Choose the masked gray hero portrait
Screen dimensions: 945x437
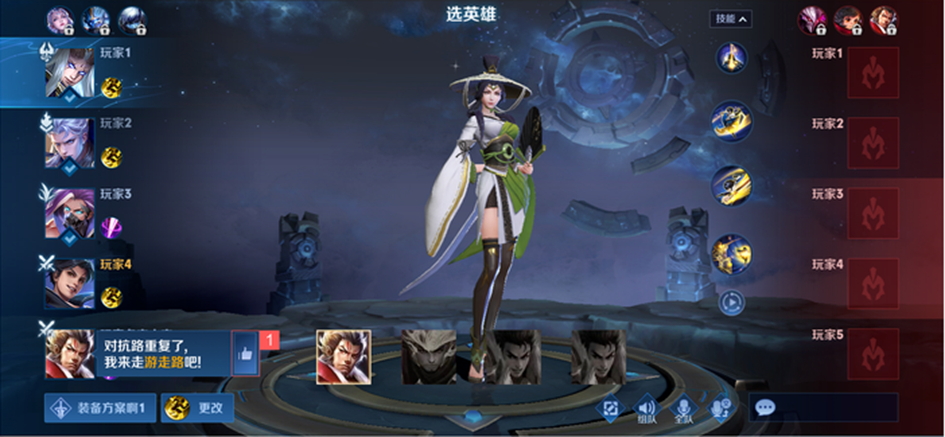coord(429,357)
